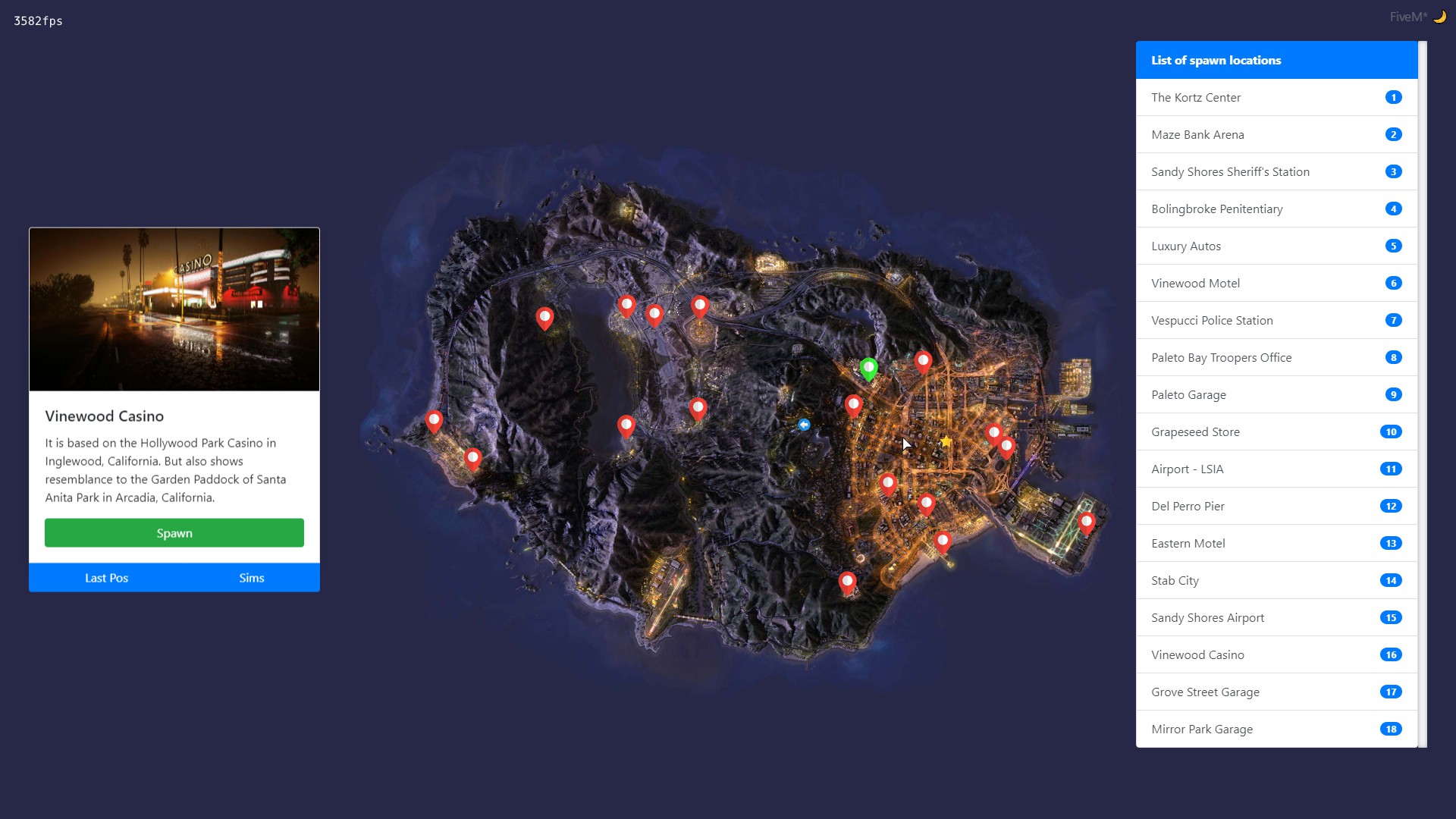
Task: Click the red pin near the central lake
Action: 627,425
